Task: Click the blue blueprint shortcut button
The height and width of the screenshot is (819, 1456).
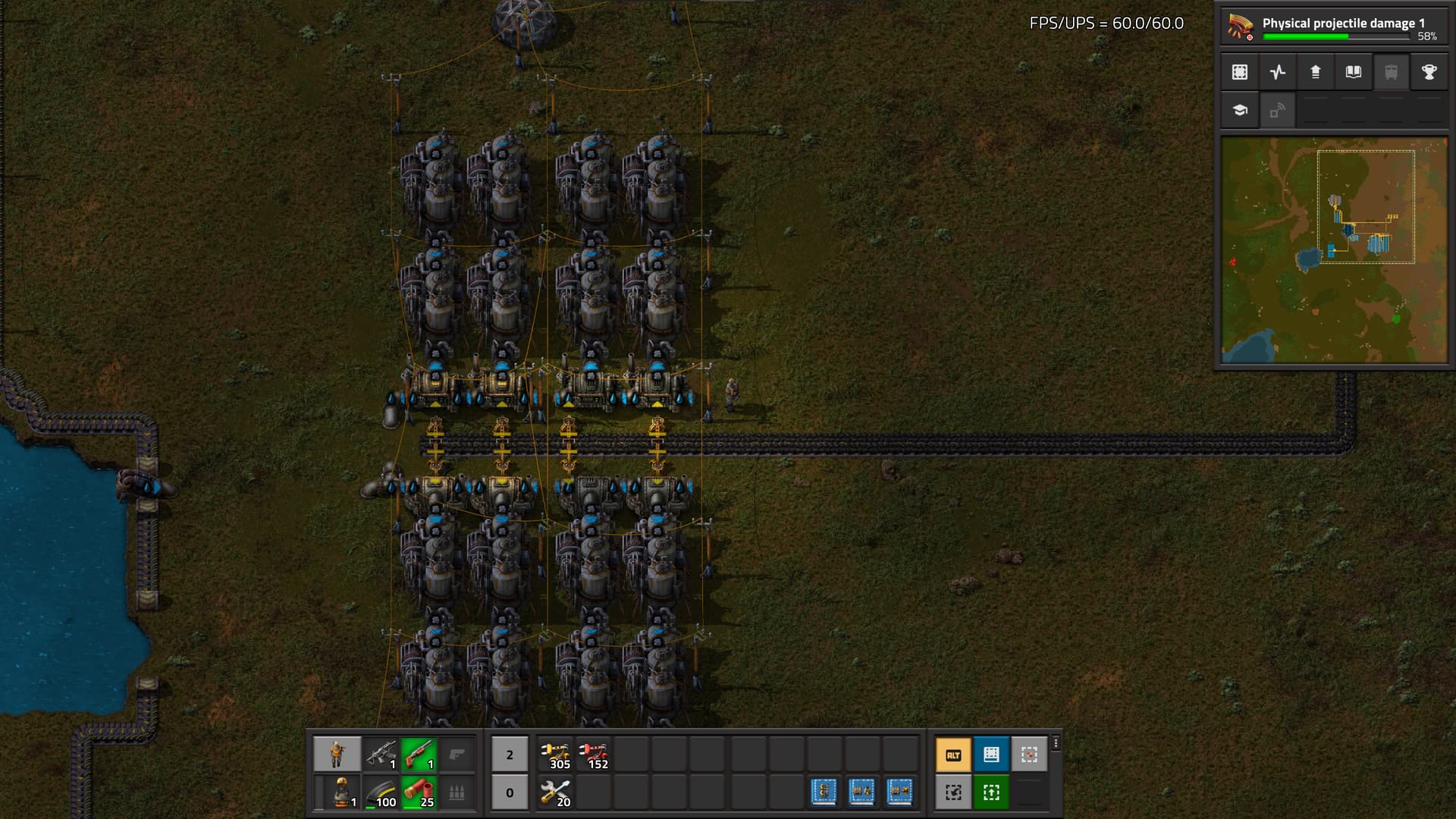Action: coord(991,755)
